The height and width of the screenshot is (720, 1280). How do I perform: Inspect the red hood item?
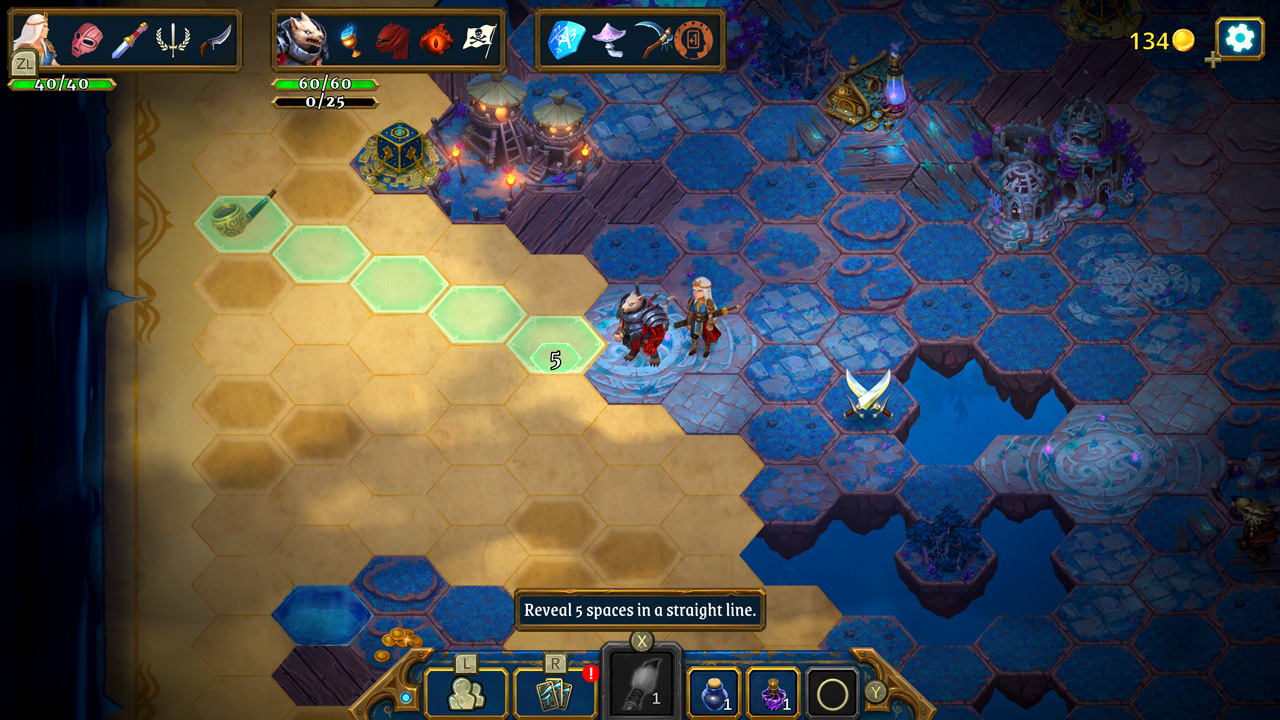[392, 41]
